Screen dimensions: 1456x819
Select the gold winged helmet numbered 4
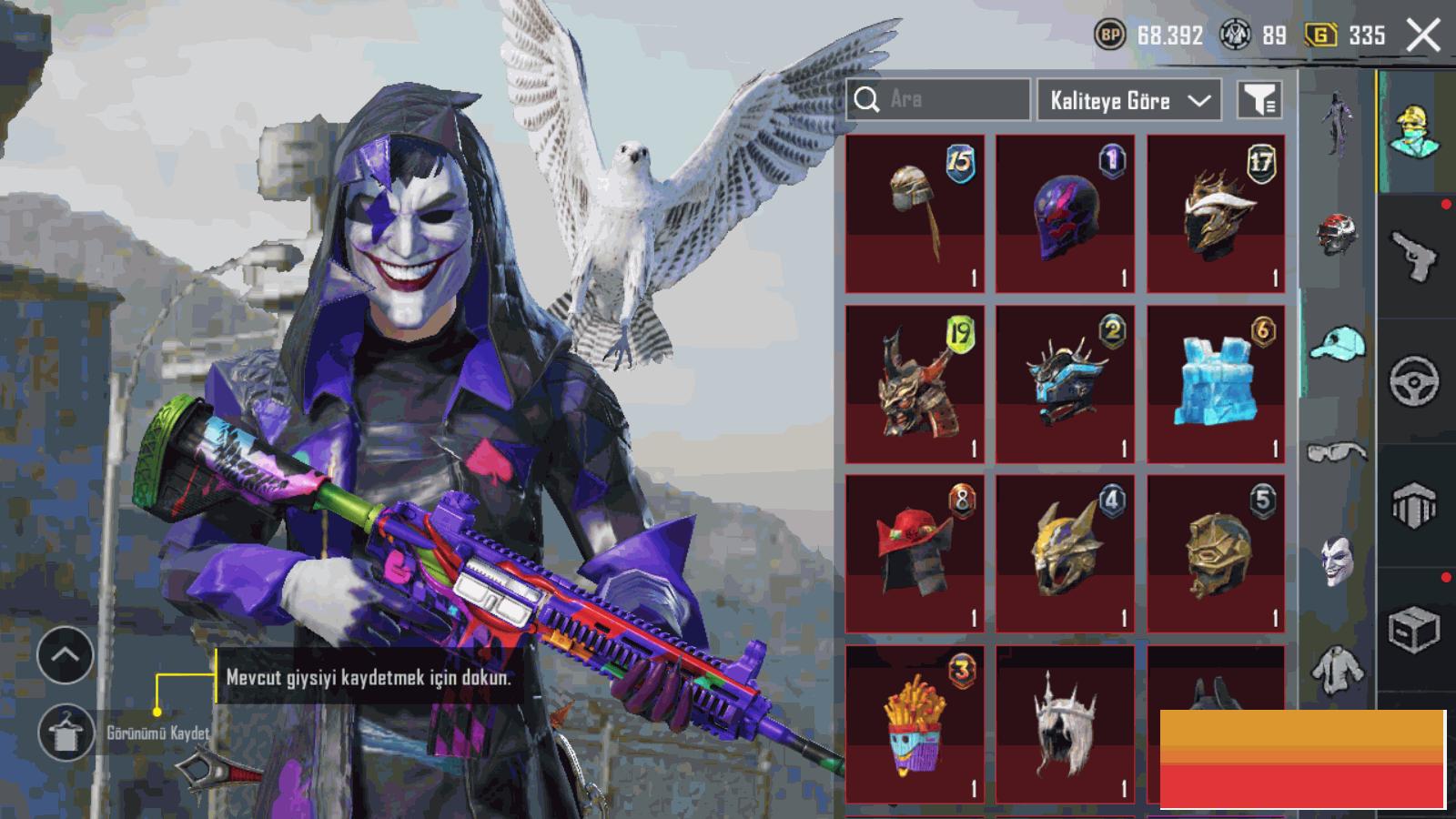[x=1065, y=553]
